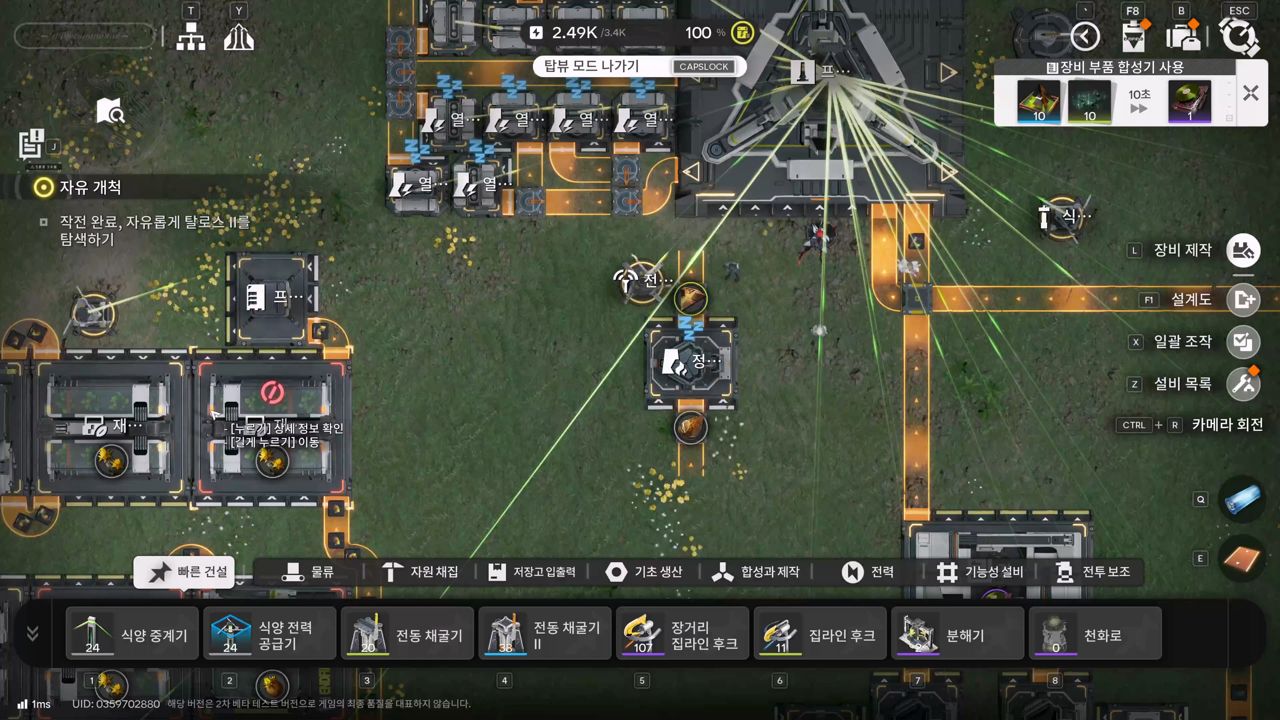Collapse the build bar with the chevron arrow

point(32,634)
